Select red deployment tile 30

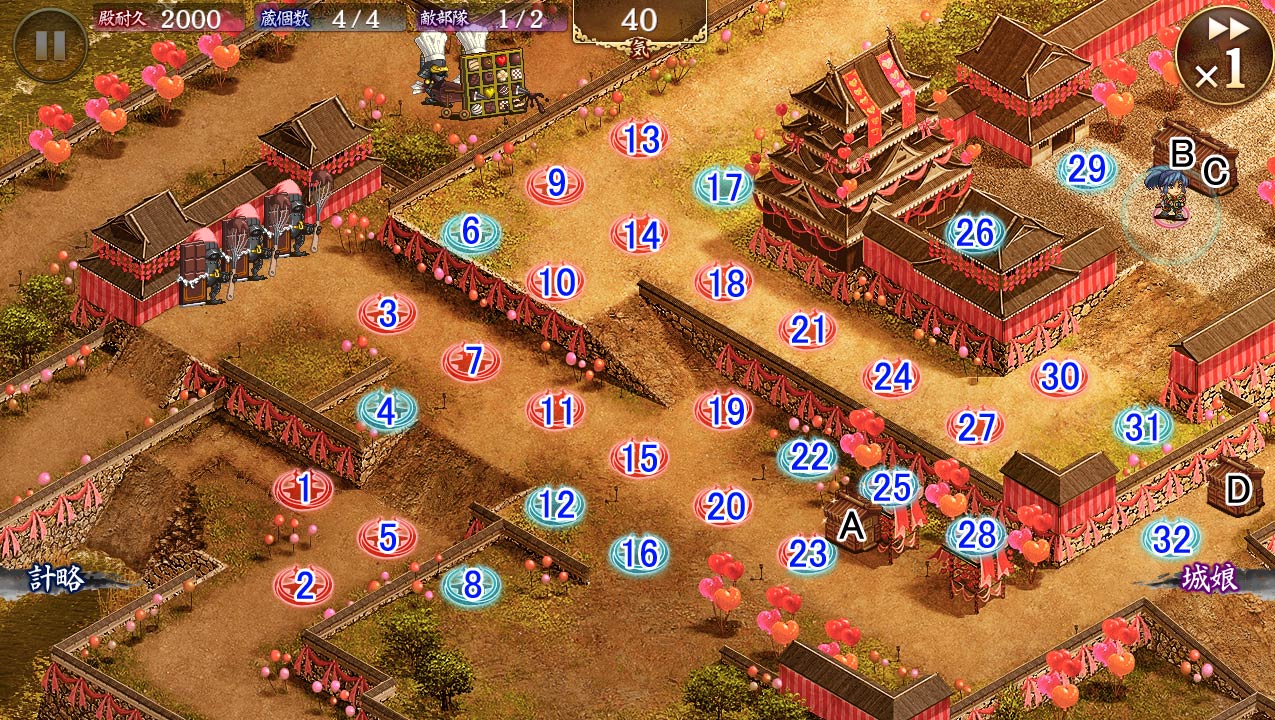(x=1059, y=377)
